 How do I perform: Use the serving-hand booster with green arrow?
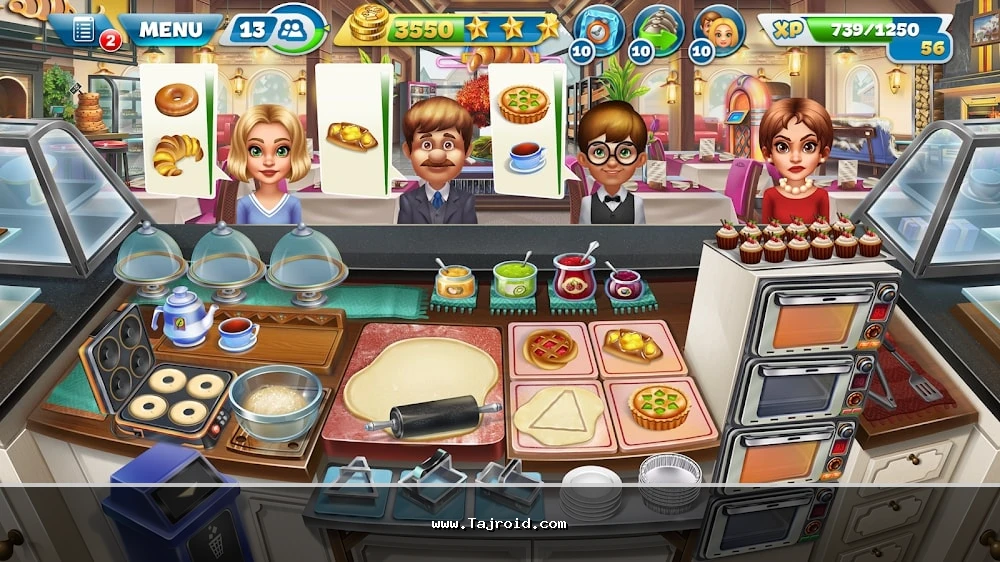click(658, 30)
